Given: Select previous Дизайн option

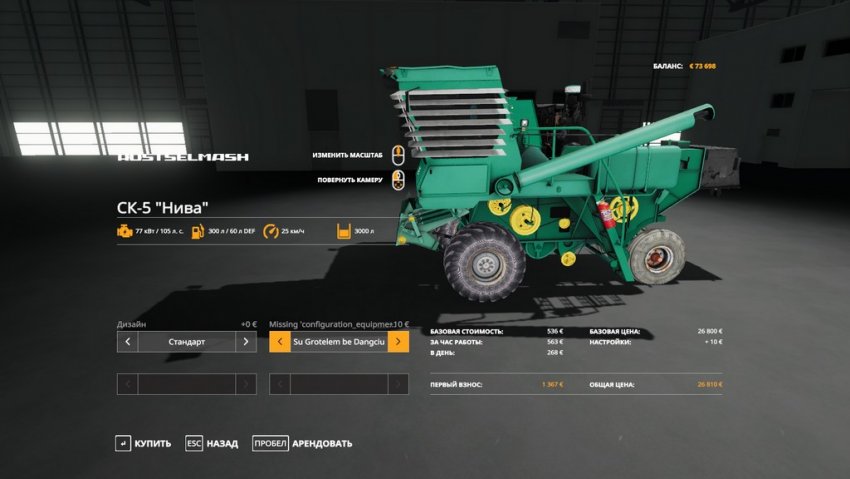Looking at the screenshot, I should pyautogui.click(x=127, y=342).
